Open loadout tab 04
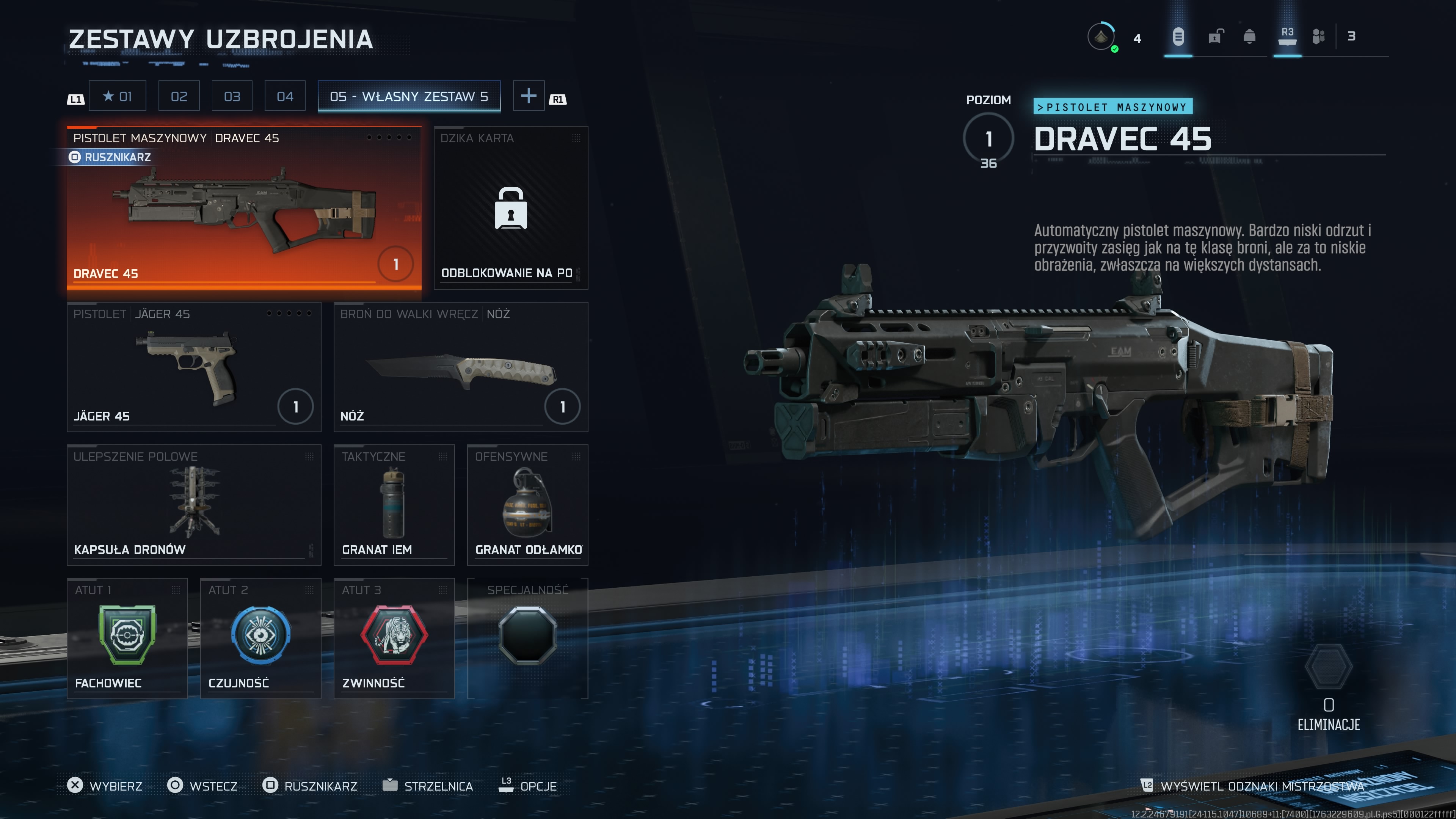The width and height of the screenshot is (1456, 819). coord(284,96)
